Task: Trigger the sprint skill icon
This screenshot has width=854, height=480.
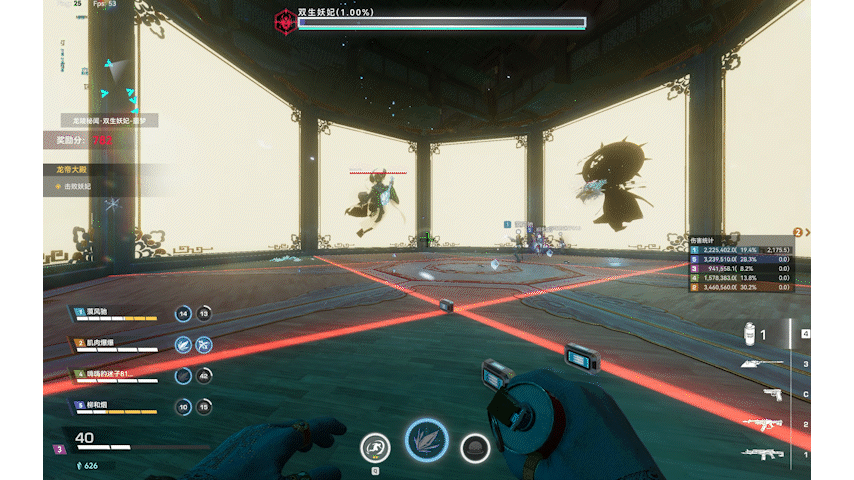Action: coord(375,448)
